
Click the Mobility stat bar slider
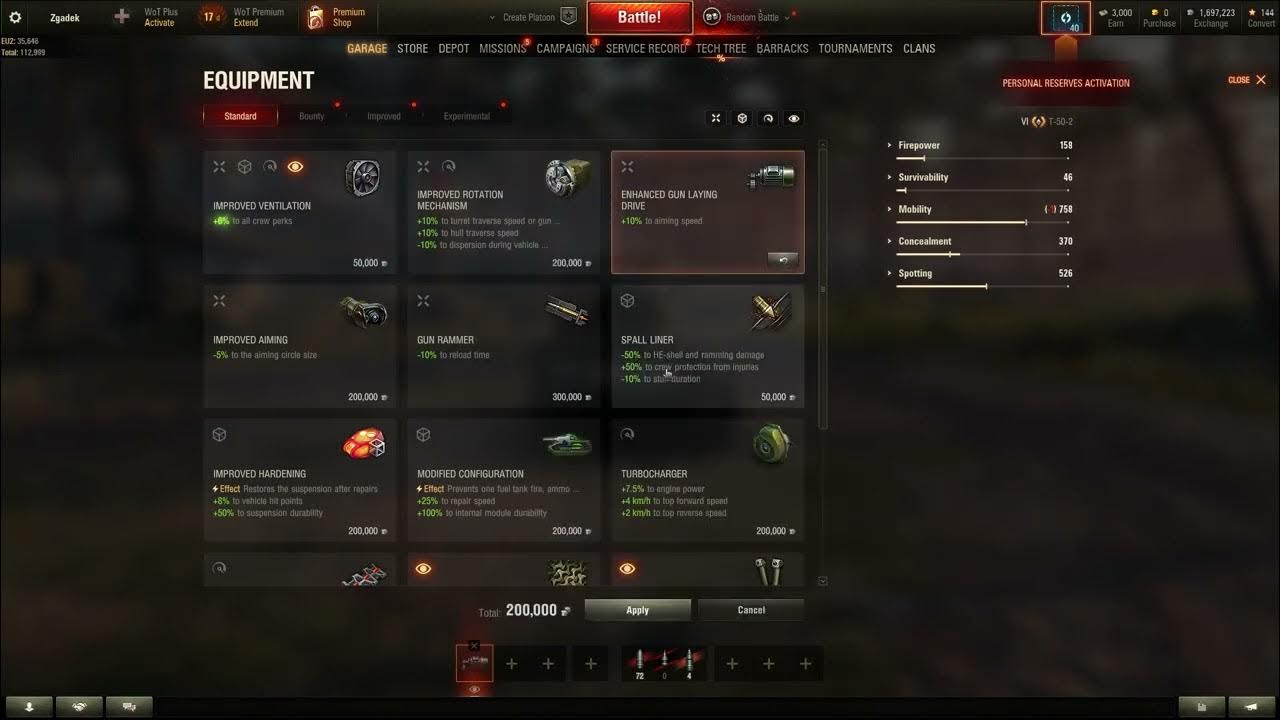[x=1026, y=221]
